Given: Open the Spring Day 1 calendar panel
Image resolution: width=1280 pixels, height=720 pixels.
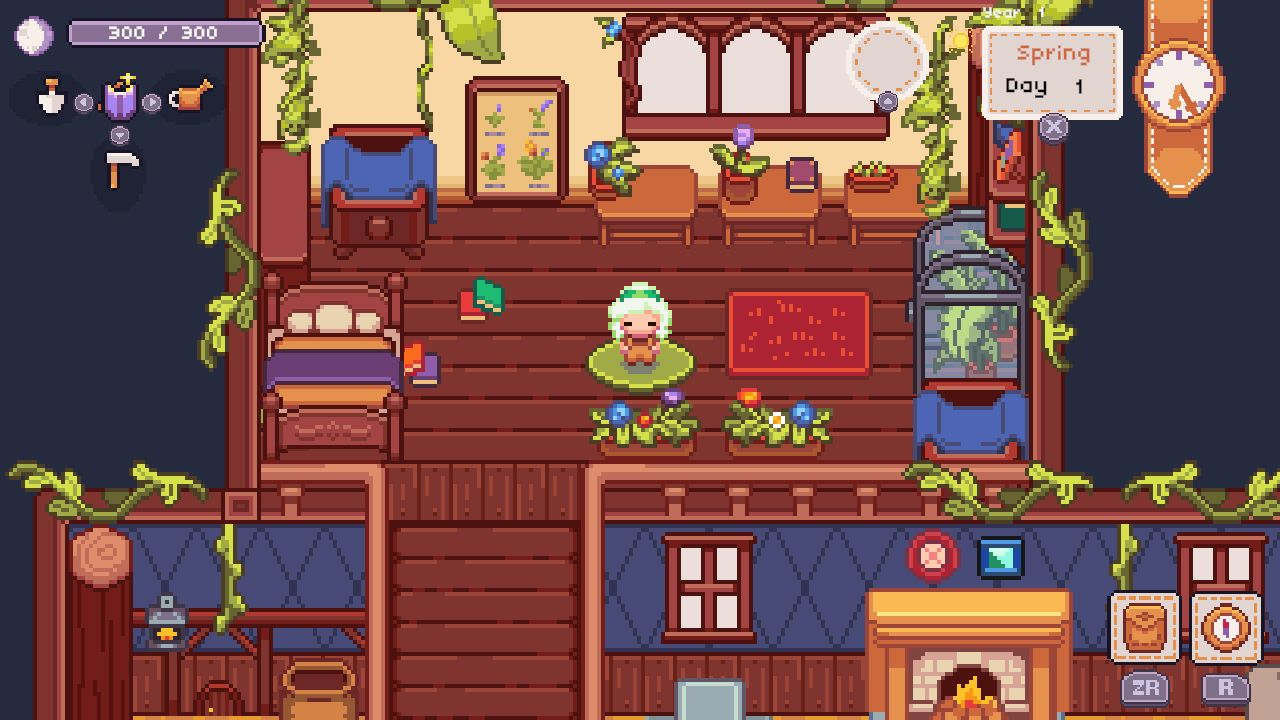Looking at the screenshot, I should [x=1051, y=67].
